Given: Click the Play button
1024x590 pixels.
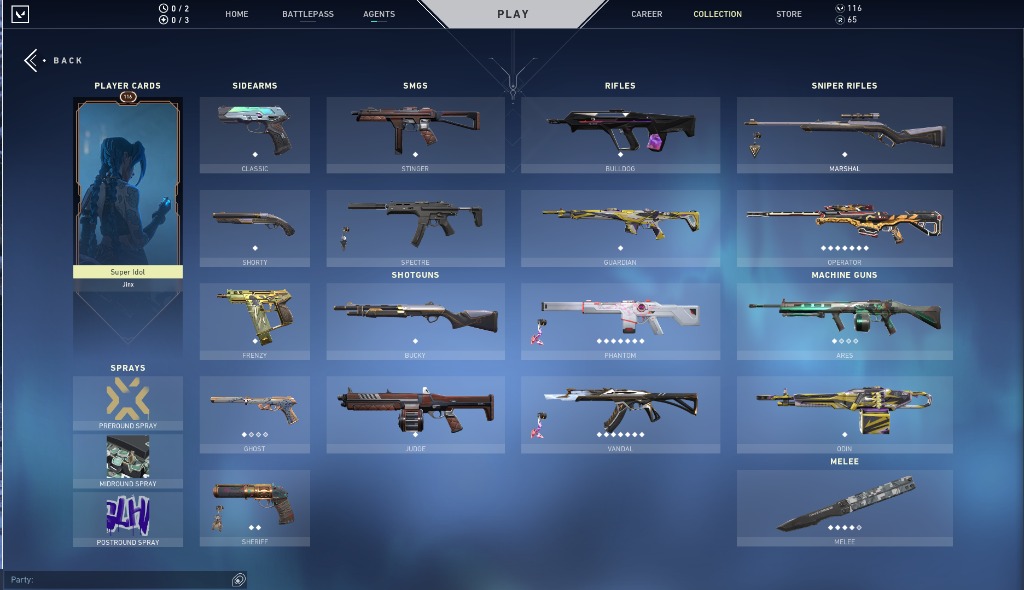Looking at the screenshot, I should point(513,14).
